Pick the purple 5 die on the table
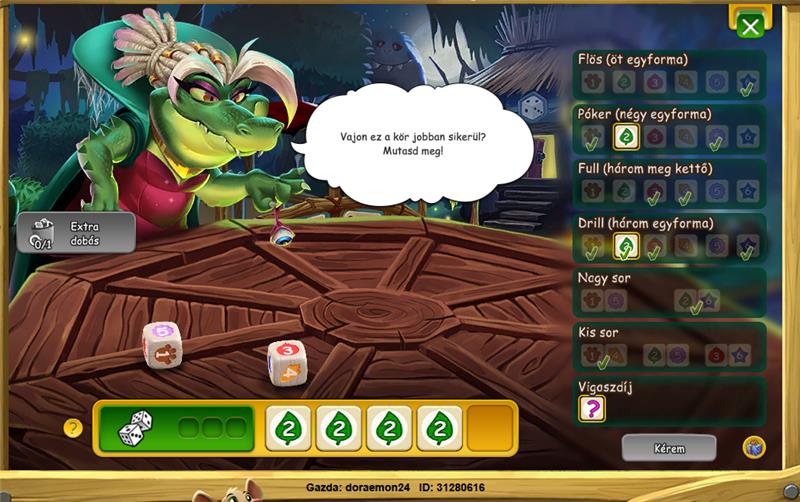The height and width of the screenshot is (502, 800). pyautogui.click(x=160, y=343)
